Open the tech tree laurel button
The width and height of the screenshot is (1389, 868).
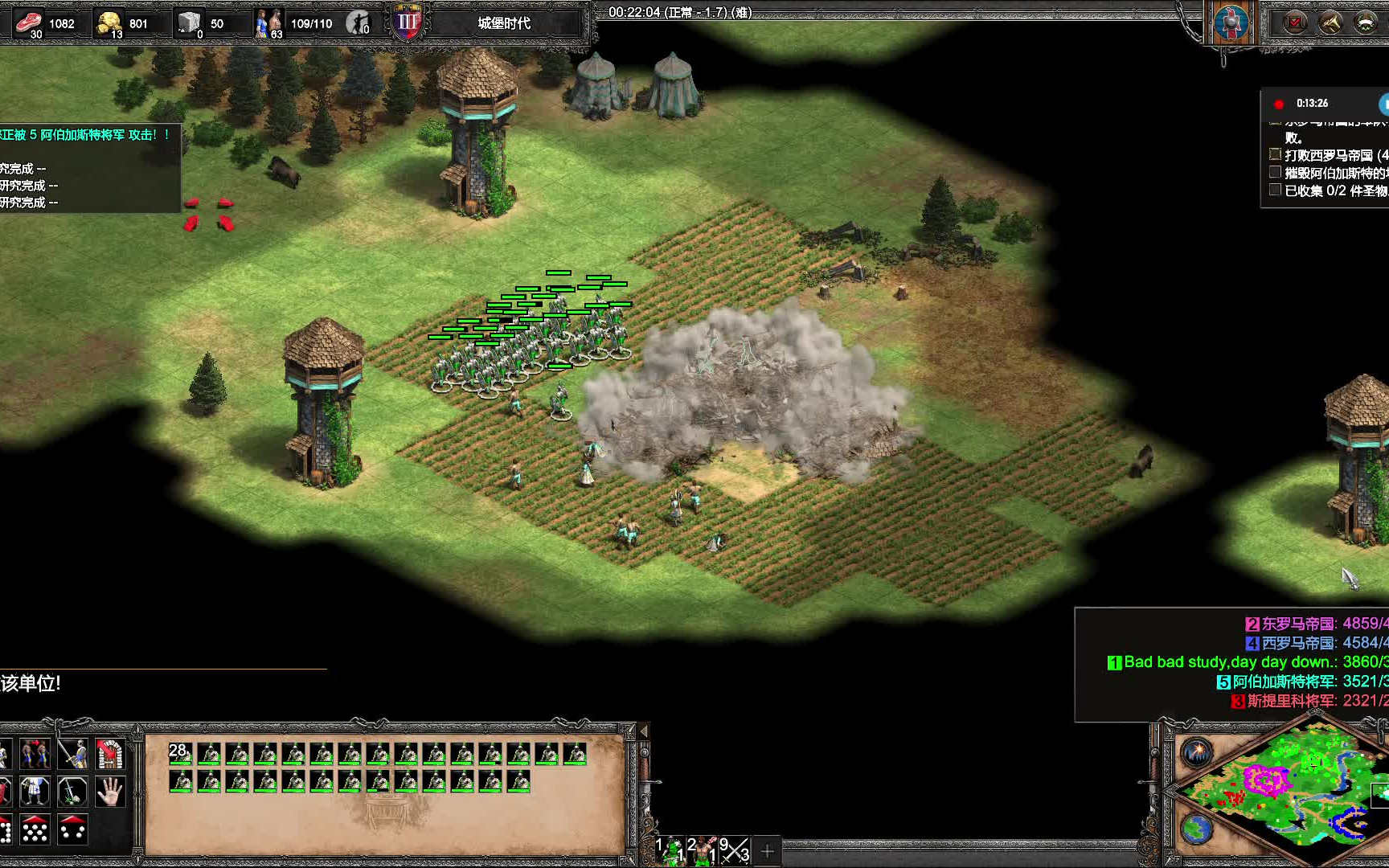(1366, 23)
